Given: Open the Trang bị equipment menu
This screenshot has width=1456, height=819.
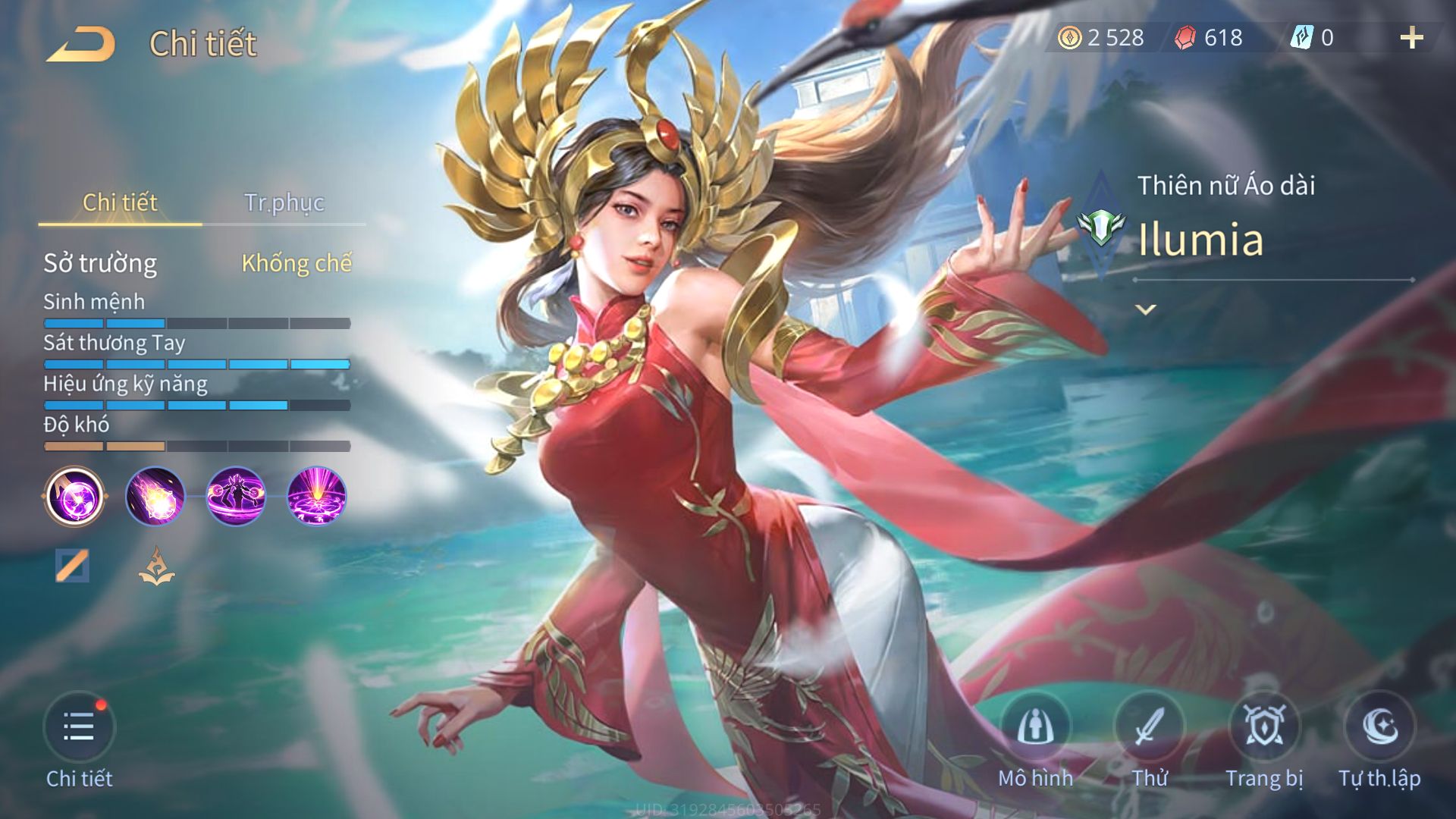Looking at the screenshot, I should pyautogui.click(x=1264, y=728).
